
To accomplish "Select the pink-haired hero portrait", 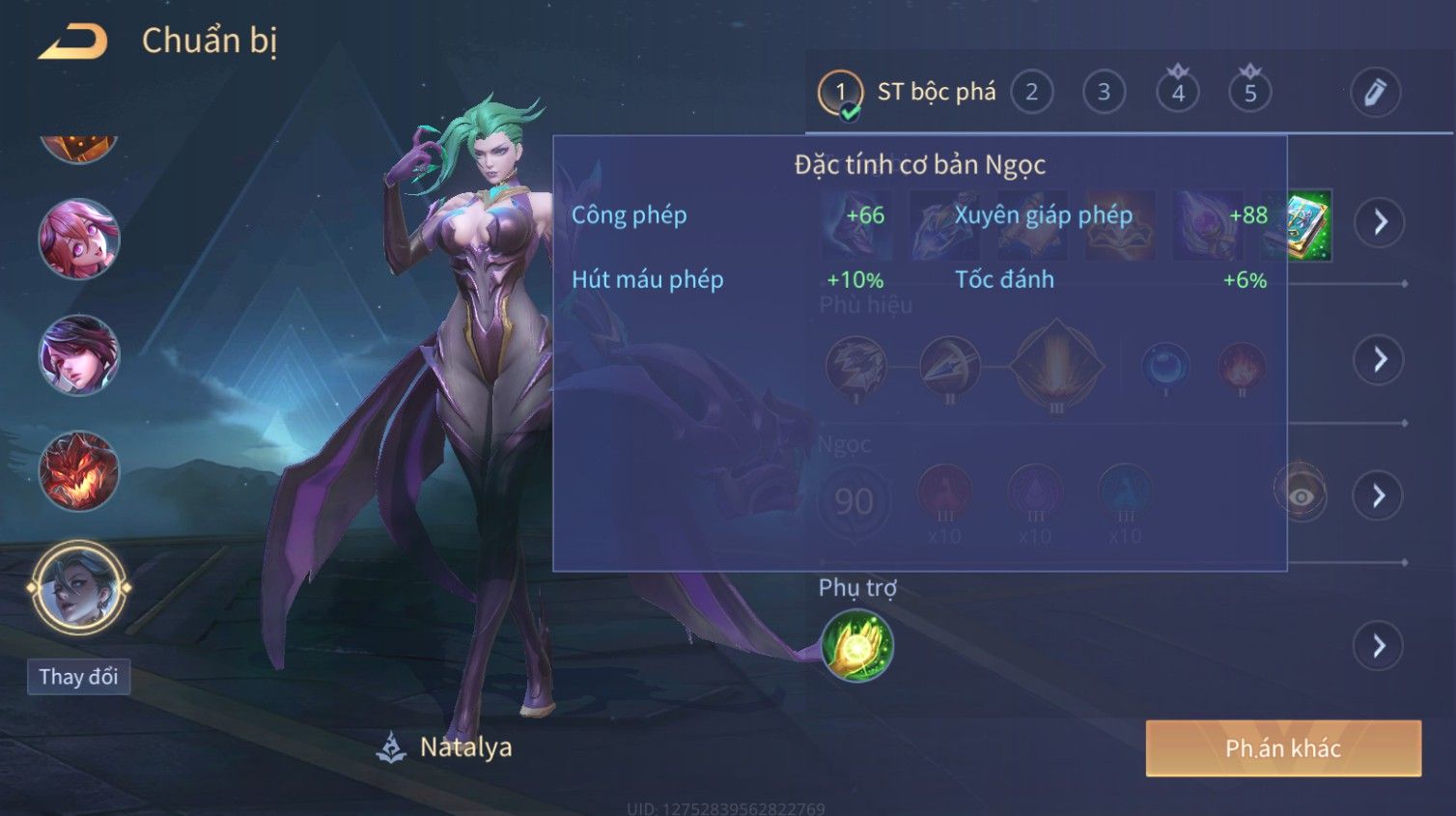I will (x=78, y=239).
